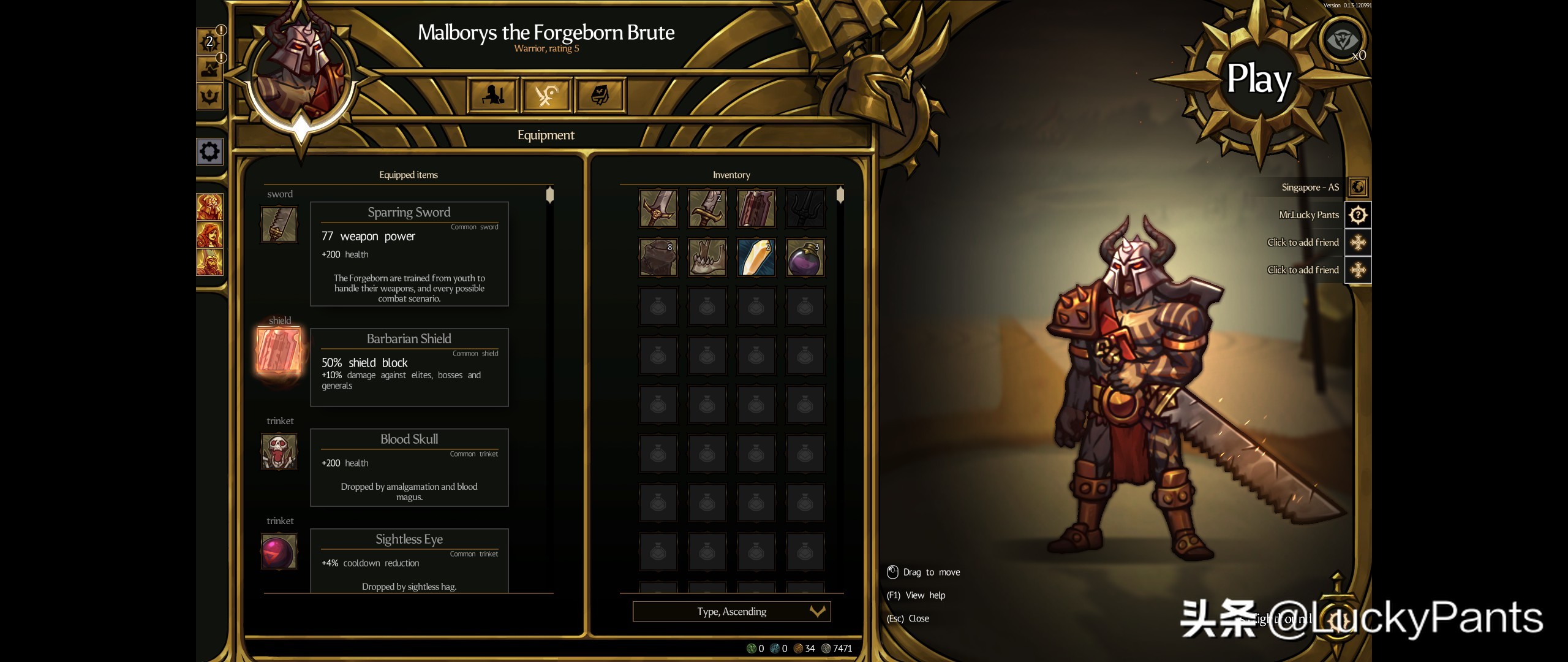Open the eye emblem icon near Play
1568x662 pixels.
pos(1342,40)
